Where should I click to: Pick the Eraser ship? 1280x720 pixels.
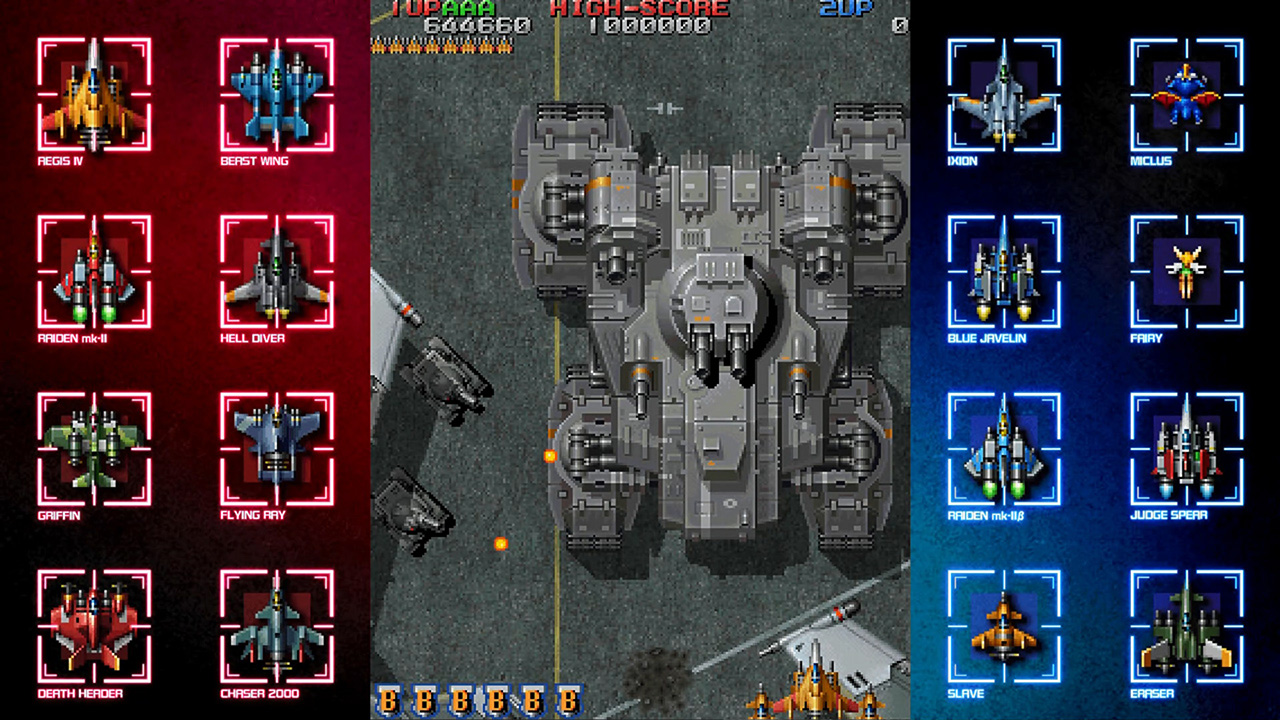(1186, 626)
